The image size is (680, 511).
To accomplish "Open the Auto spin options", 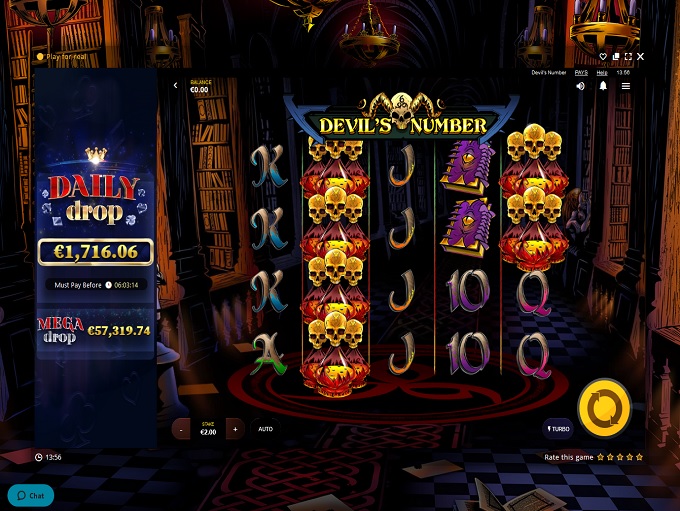I will [x=266, y=429].
